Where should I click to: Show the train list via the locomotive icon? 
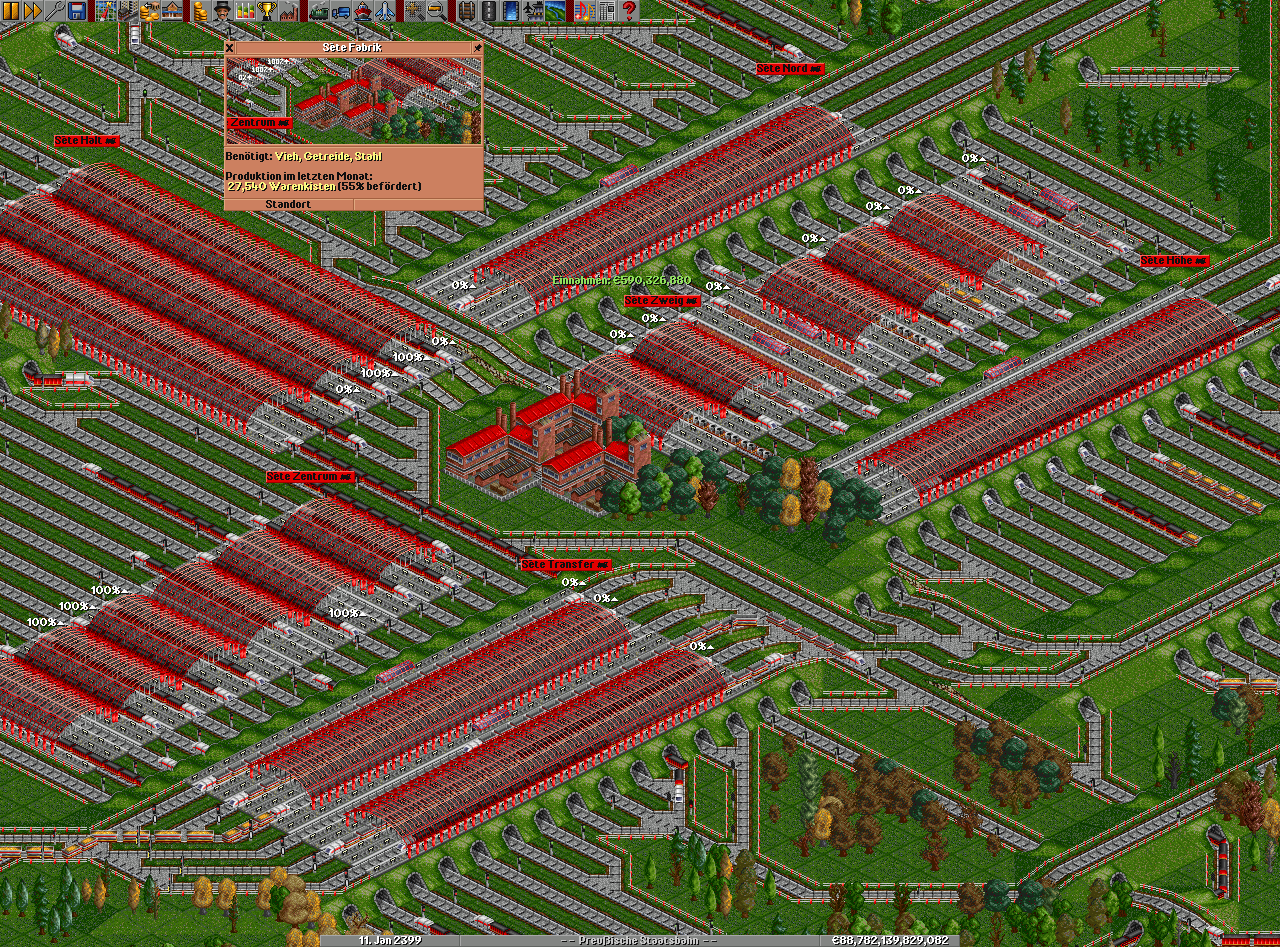[320, 11]
